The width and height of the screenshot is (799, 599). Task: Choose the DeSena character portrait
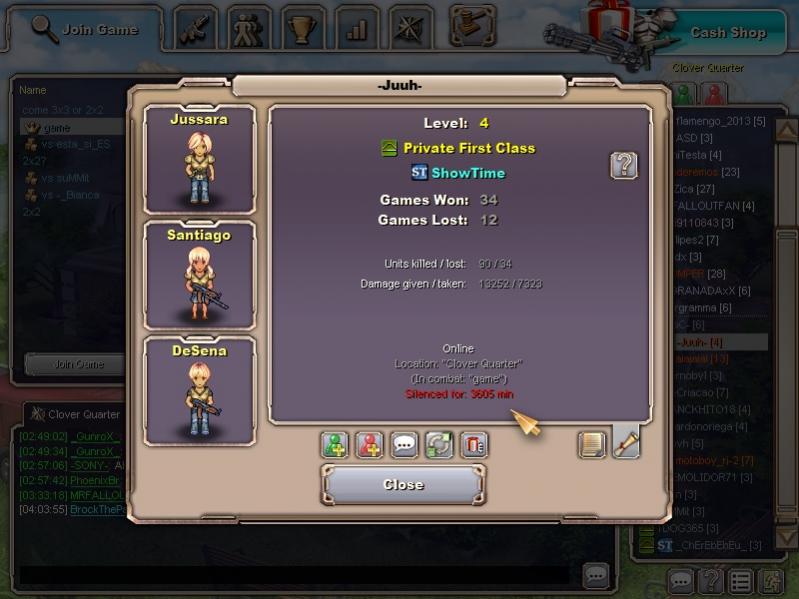pos(200,391)
